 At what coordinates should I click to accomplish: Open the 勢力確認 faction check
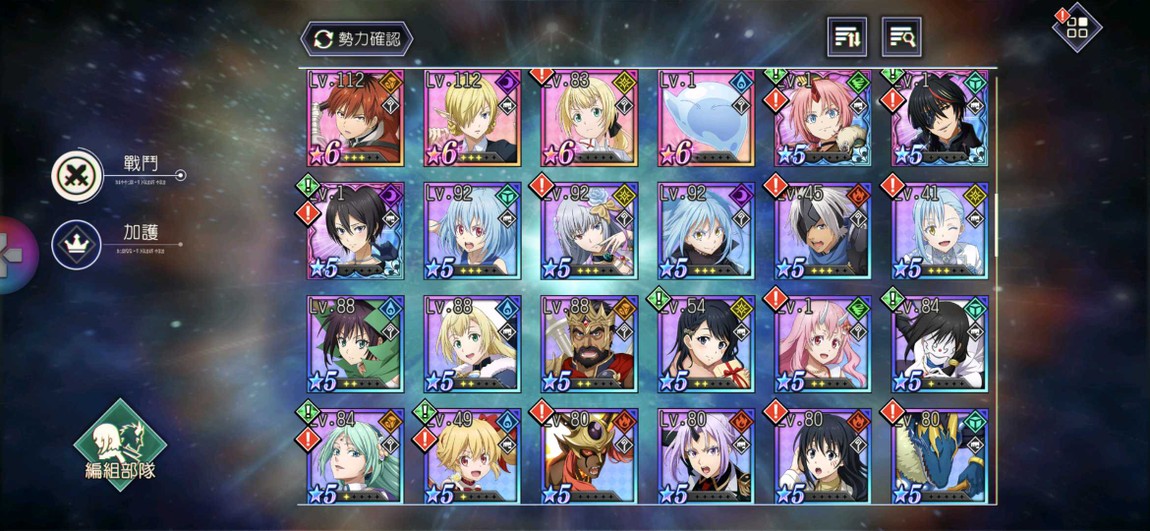[357, 38]
